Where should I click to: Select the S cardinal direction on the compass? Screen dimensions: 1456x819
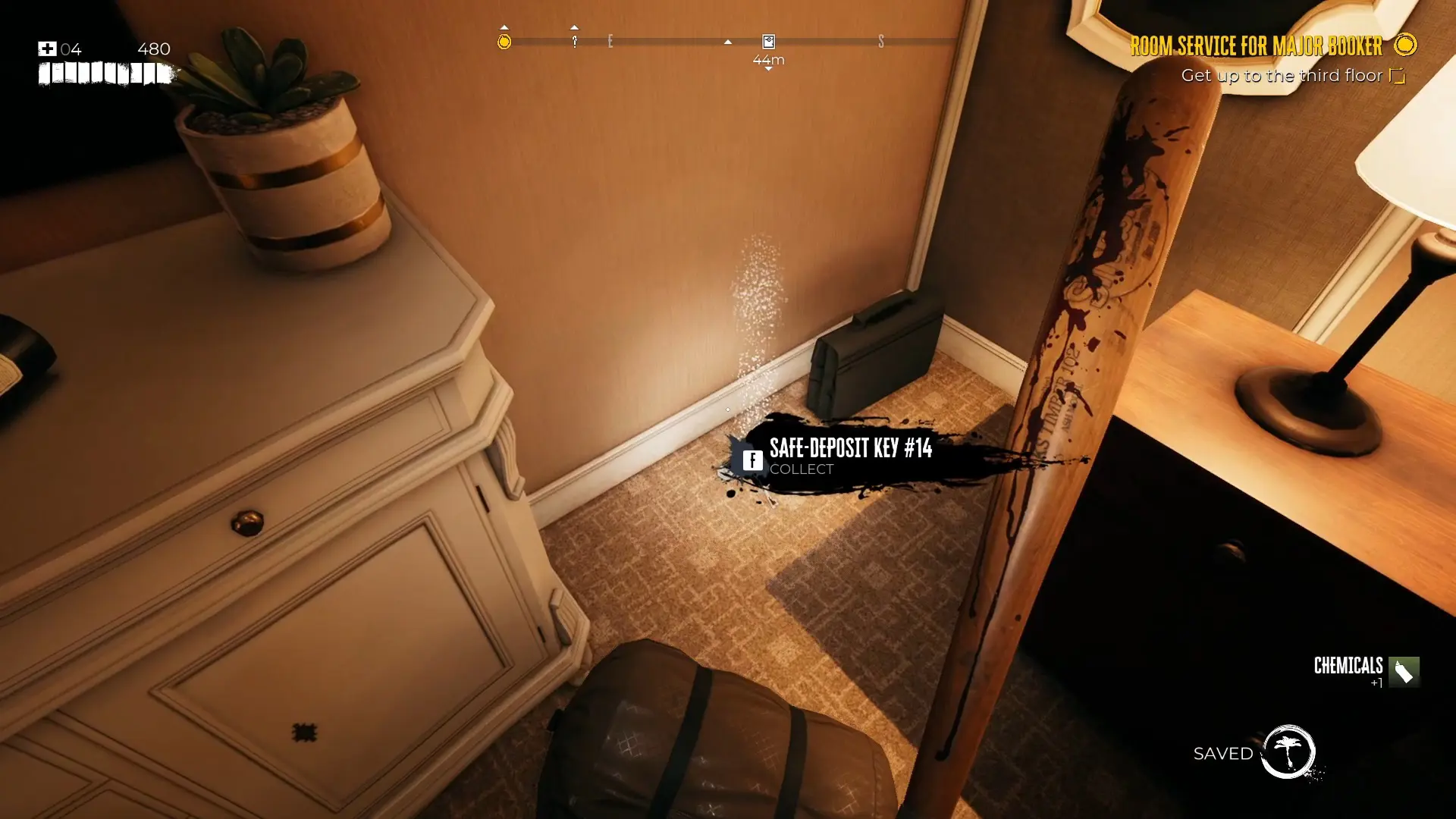click(x=881, y=42)
